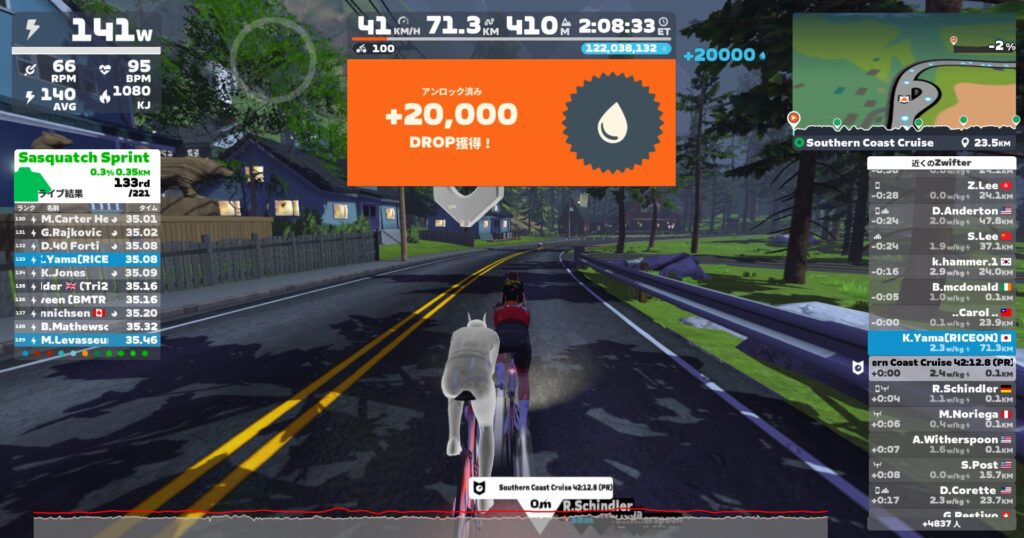This screenshot has height=538, width=1024.
Task: Pick S.Post from the rider list
Action: click(940, 469)
